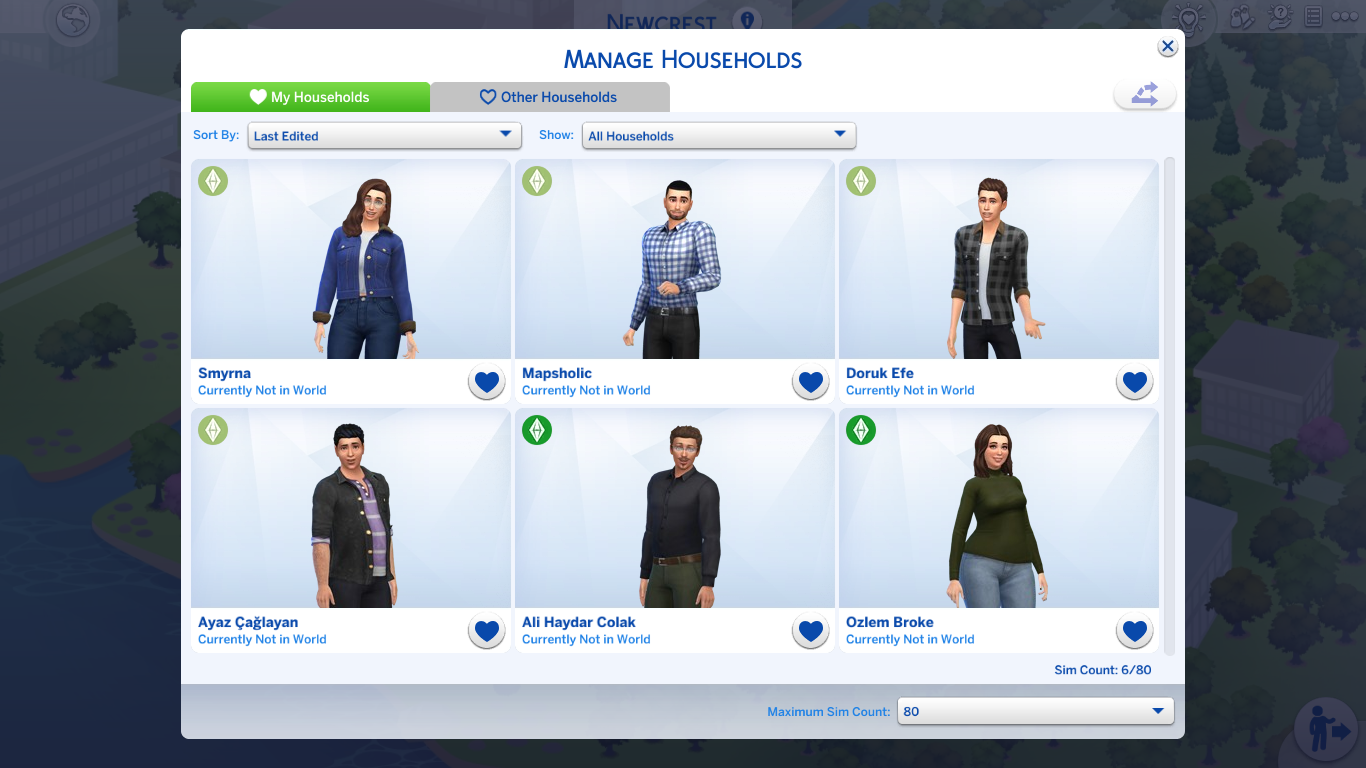Open Lessons via the question mark hand icon

1279,18
